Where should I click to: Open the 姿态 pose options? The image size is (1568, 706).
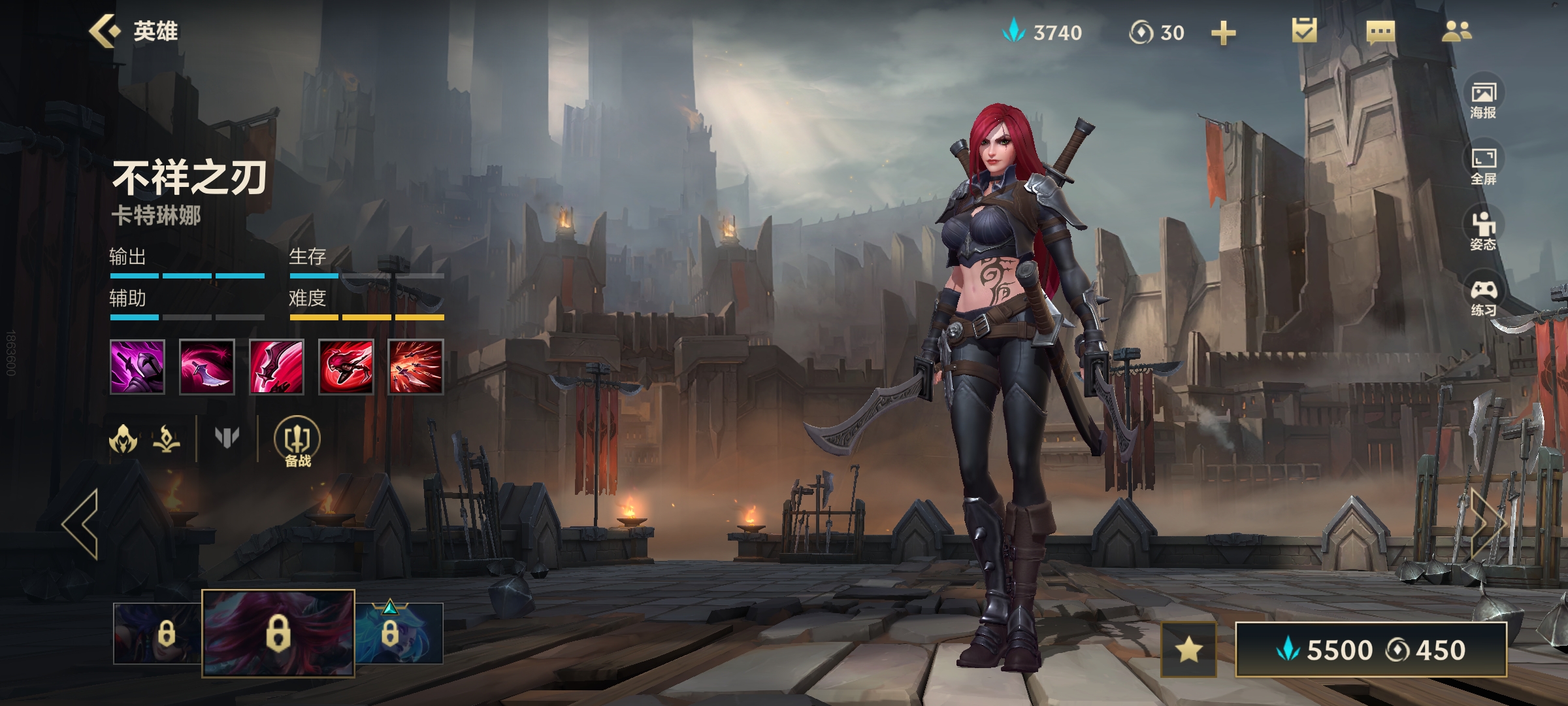[1483, 231]
